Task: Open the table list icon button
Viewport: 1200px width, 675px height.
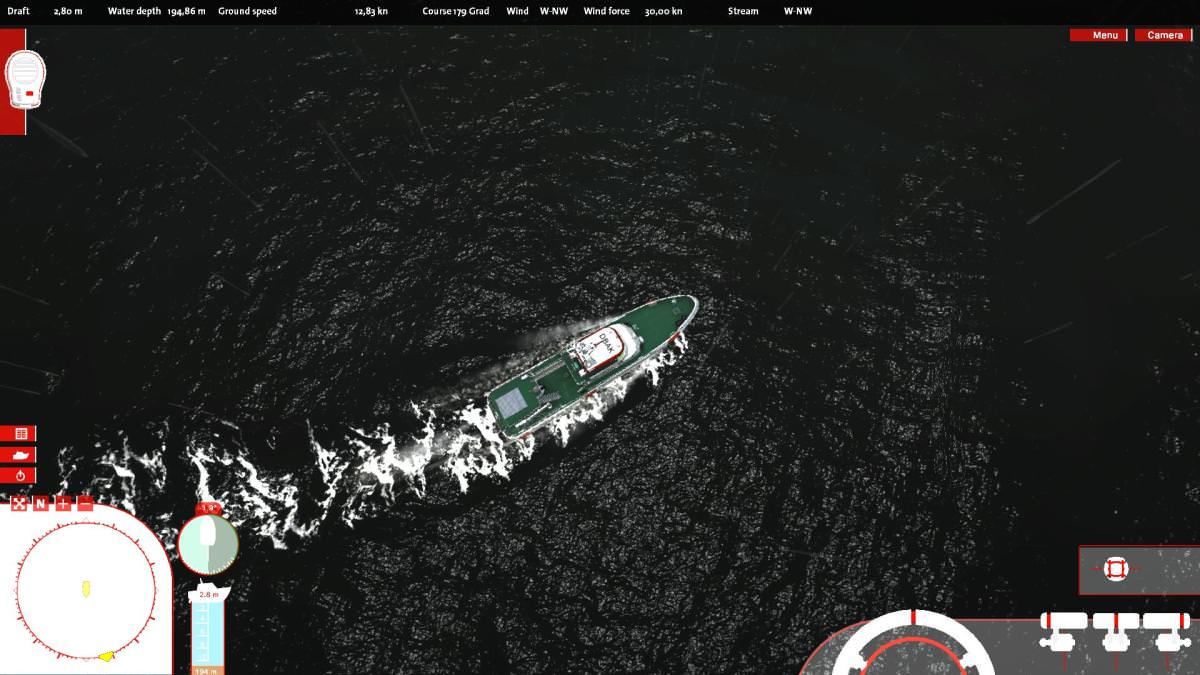Action: (19, 434)
